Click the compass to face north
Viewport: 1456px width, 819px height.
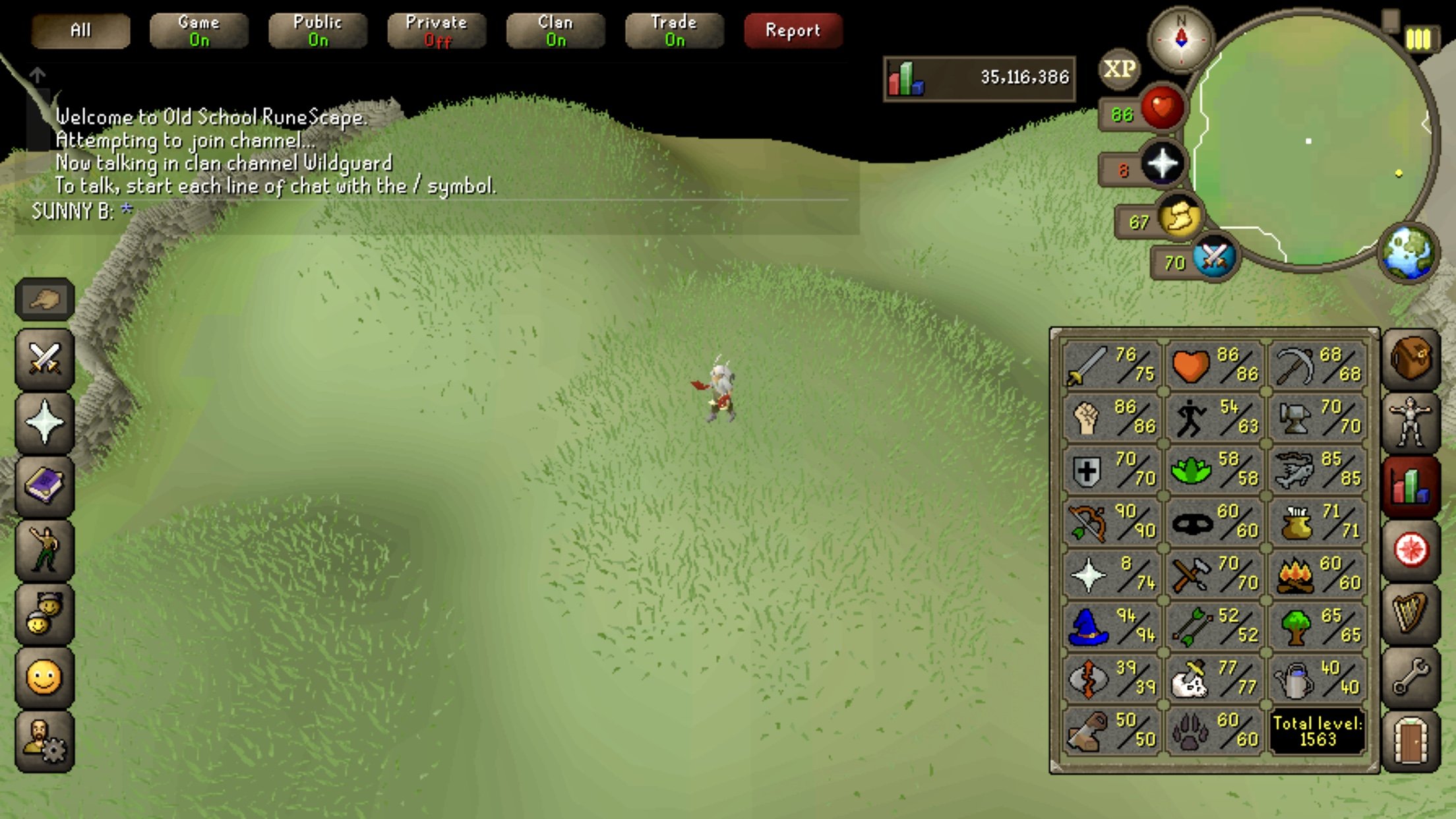(1181, 40)
